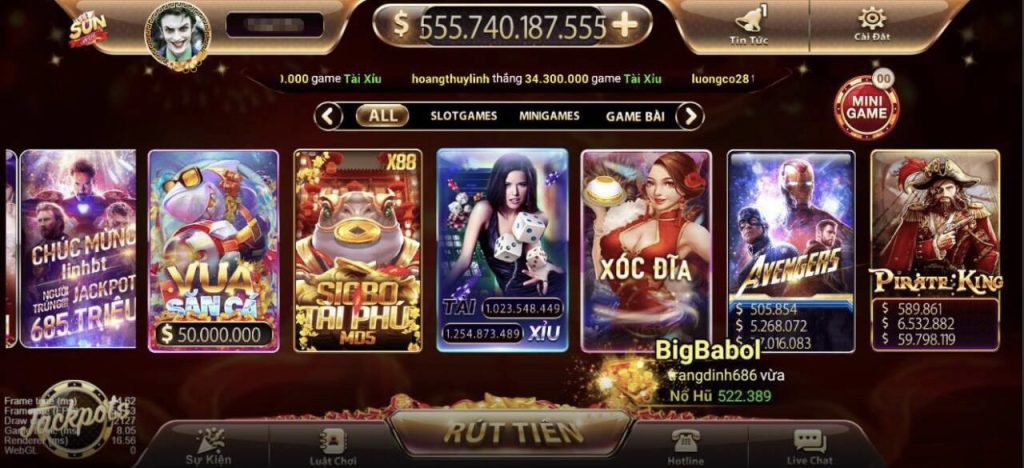This screenshot has width=1024, height=468.
Task: Switch to the MINIGAMES tab
Action: click(x=549, y=116)
